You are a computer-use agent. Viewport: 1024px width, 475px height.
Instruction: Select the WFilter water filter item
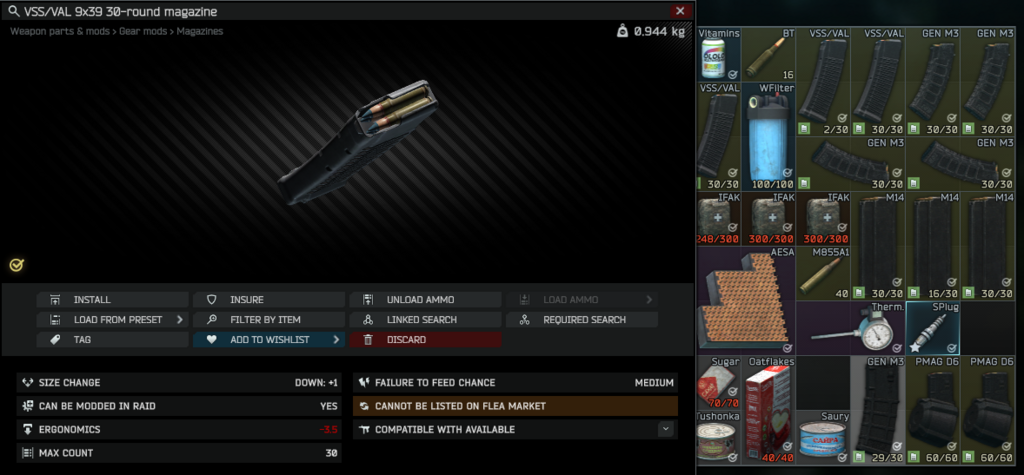click(769, 136)
